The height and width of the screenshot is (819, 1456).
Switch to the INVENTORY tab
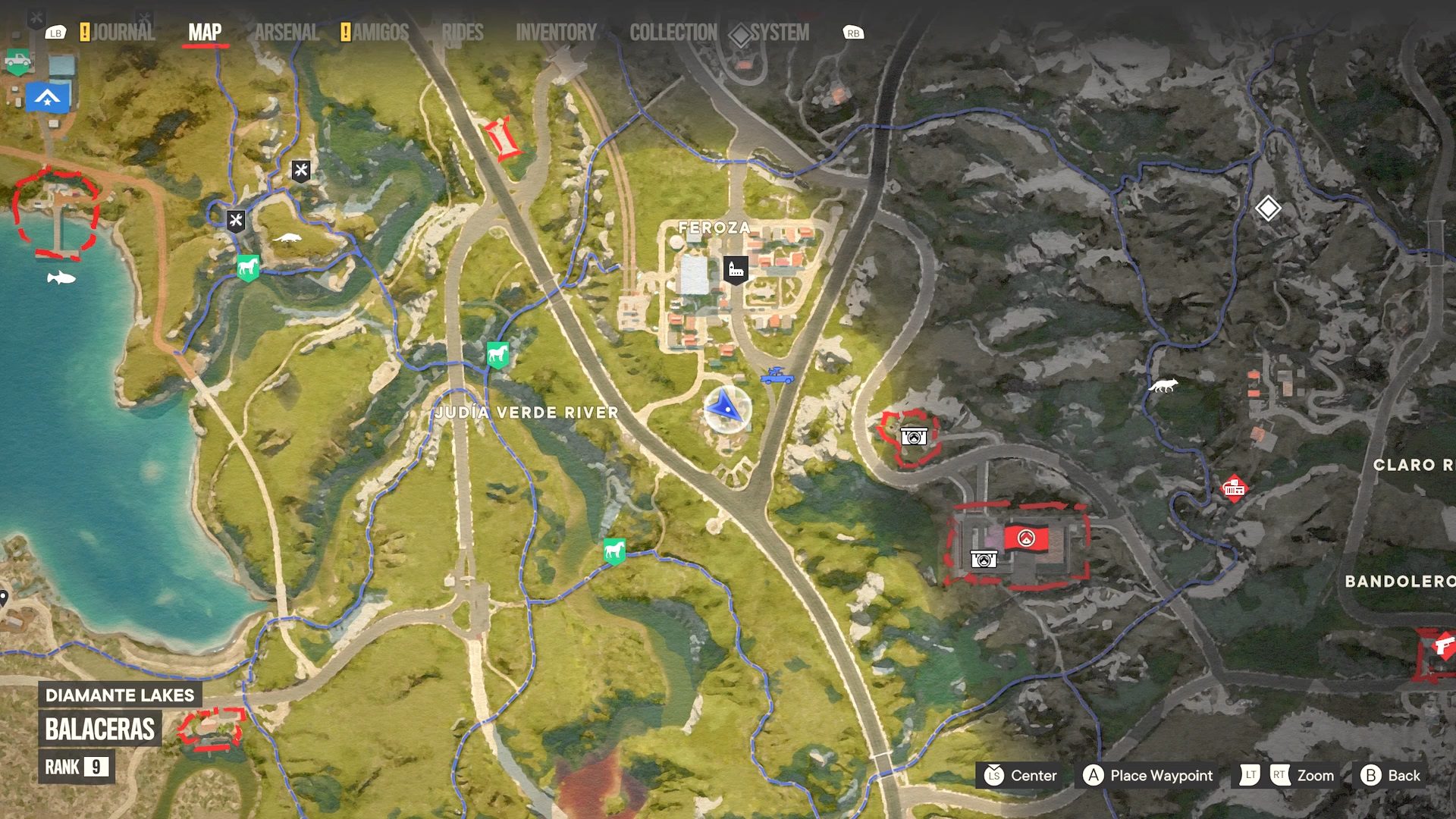click(x=556, y=32)
